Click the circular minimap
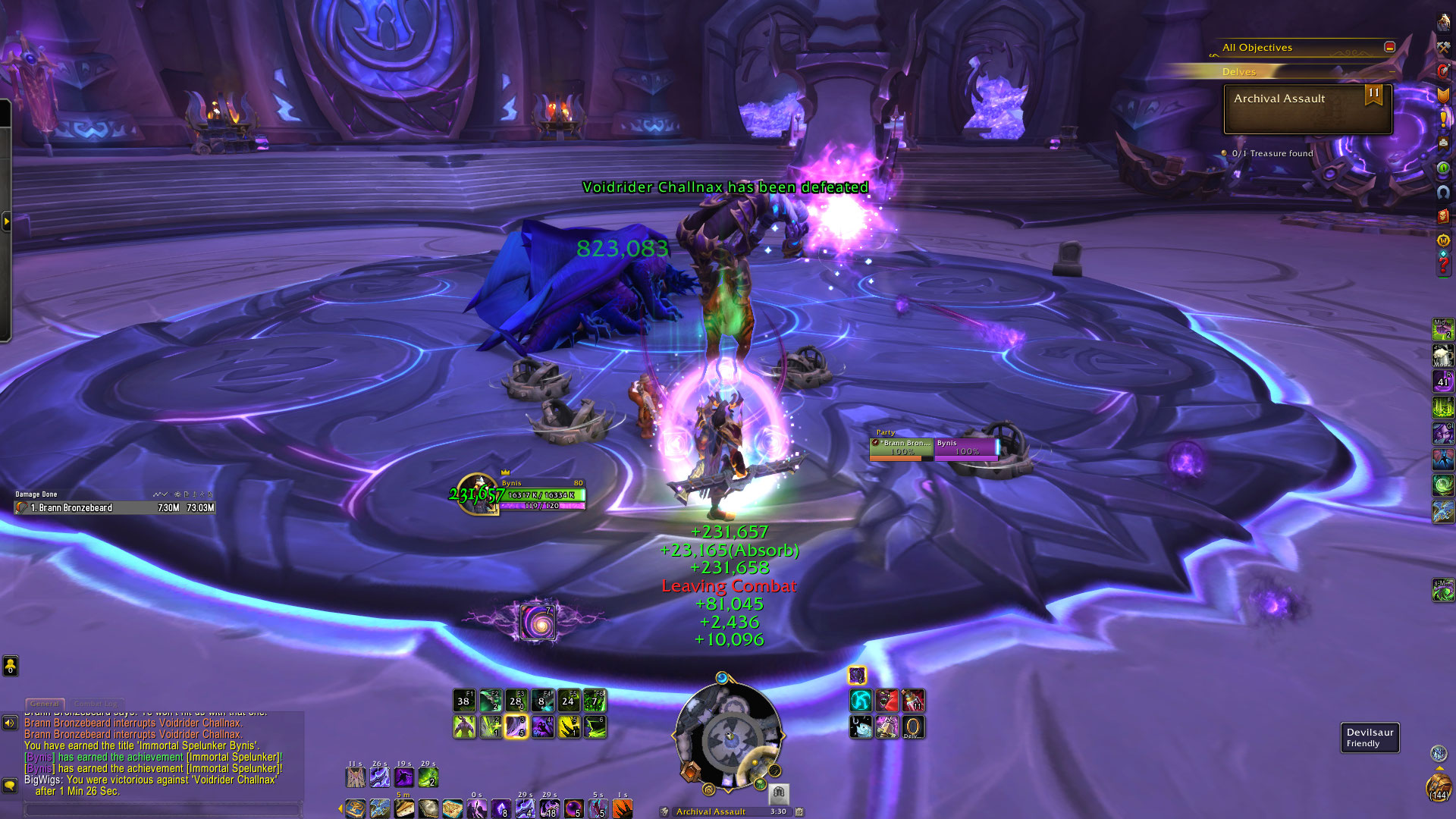Screen dimensions: 1456x819 click(x=728, y=736)
